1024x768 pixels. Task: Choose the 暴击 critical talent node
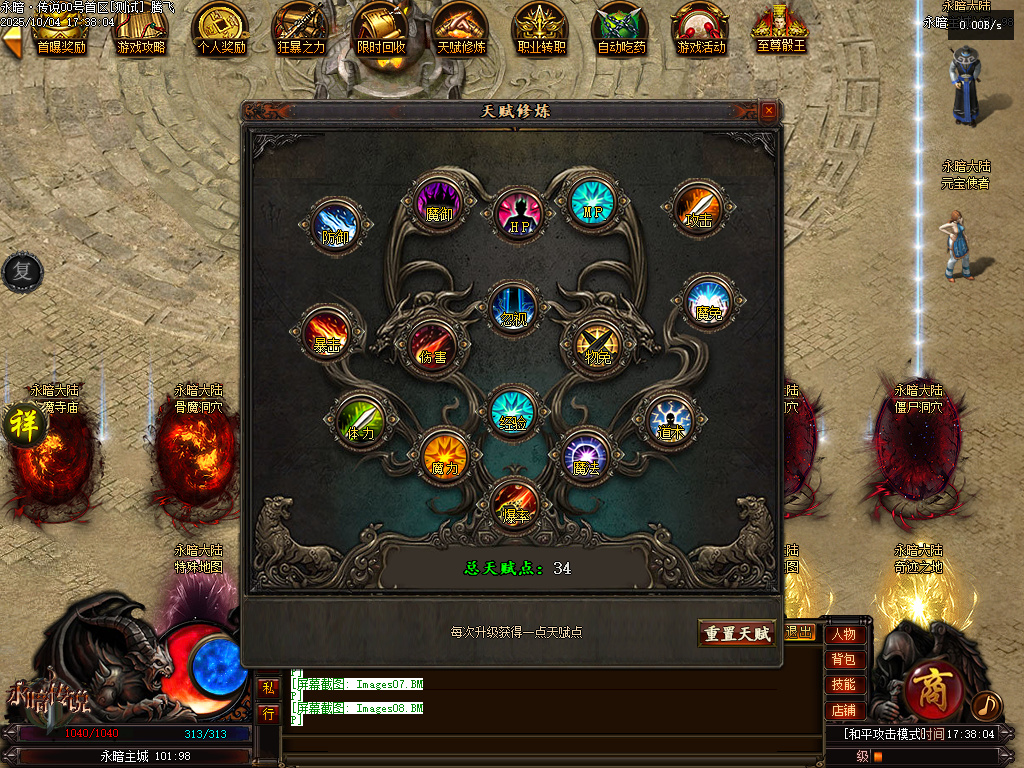pos(327,332)
